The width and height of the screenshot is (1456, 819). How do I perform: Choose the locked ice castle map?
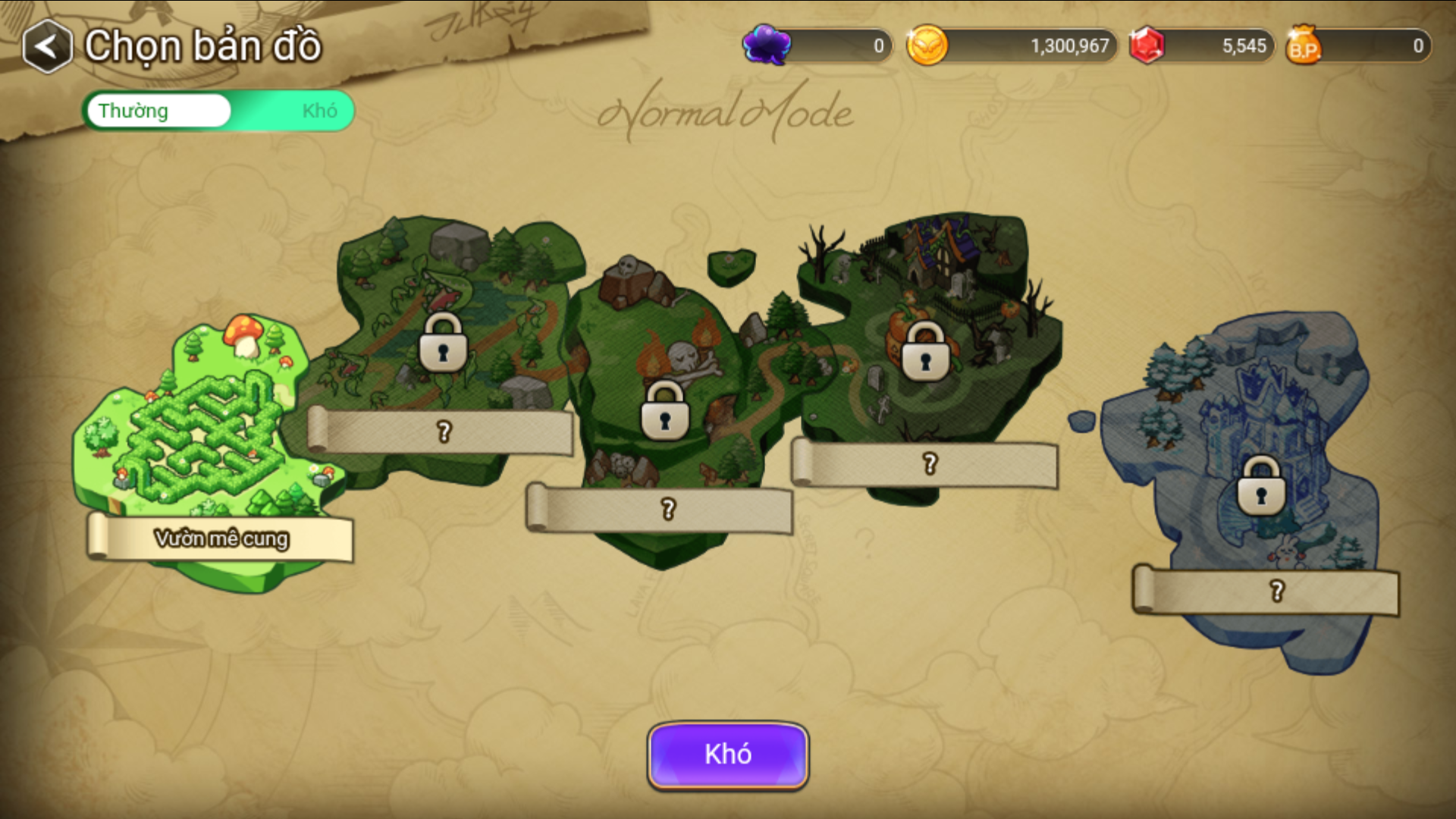[1260, 487]
